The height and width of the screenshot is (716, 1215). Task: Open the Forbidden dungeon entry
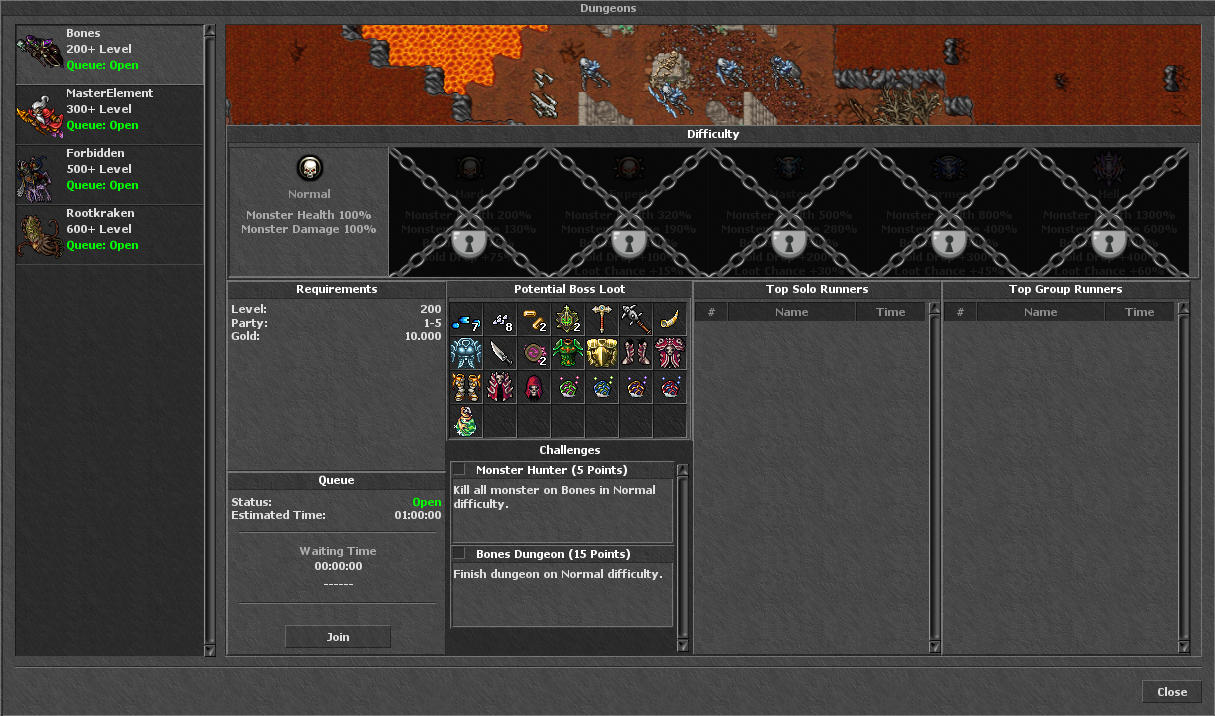click(x=110, y=175)
